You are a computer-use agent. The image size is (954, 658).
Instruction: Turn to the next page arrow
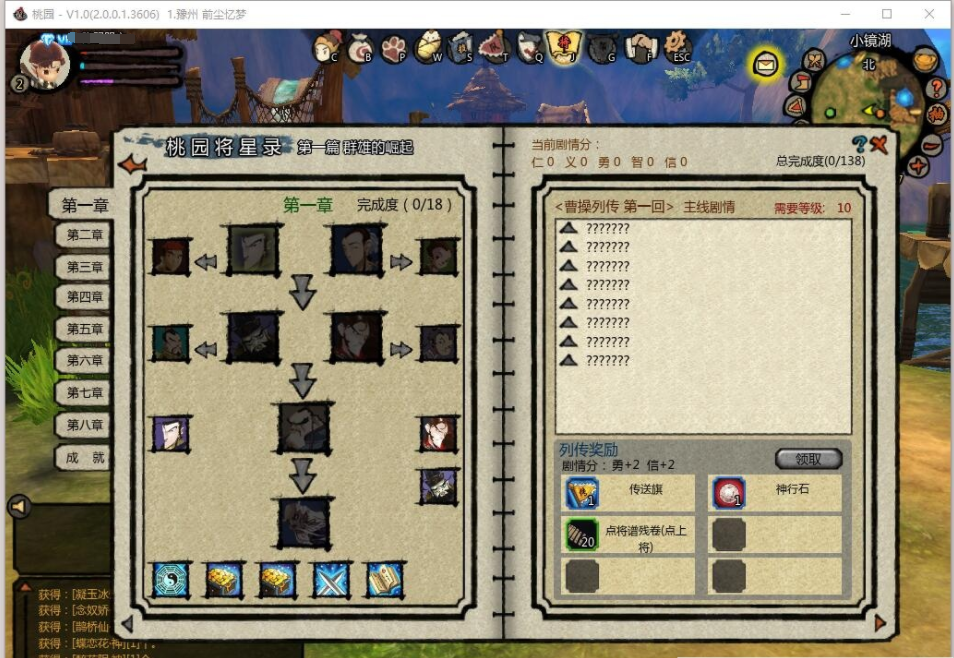tap(880, 623)
